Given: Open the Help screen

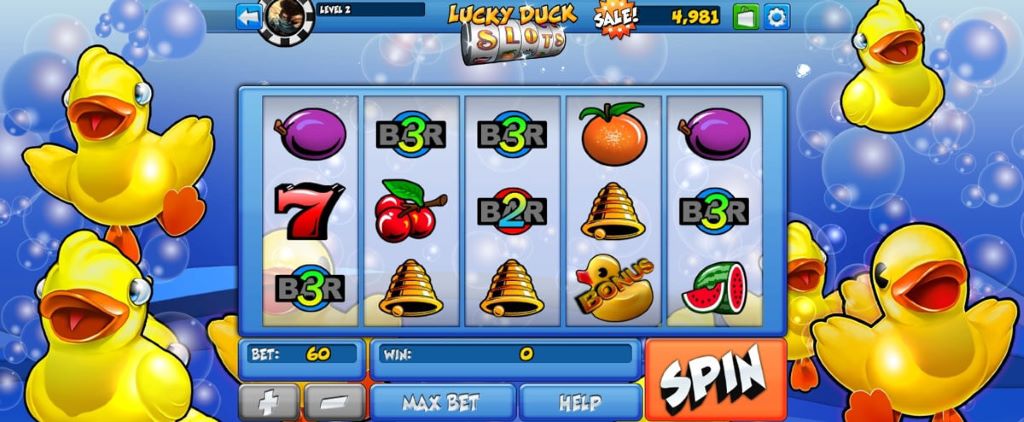Looking at the screenshot, I should [x=580, y=403].
